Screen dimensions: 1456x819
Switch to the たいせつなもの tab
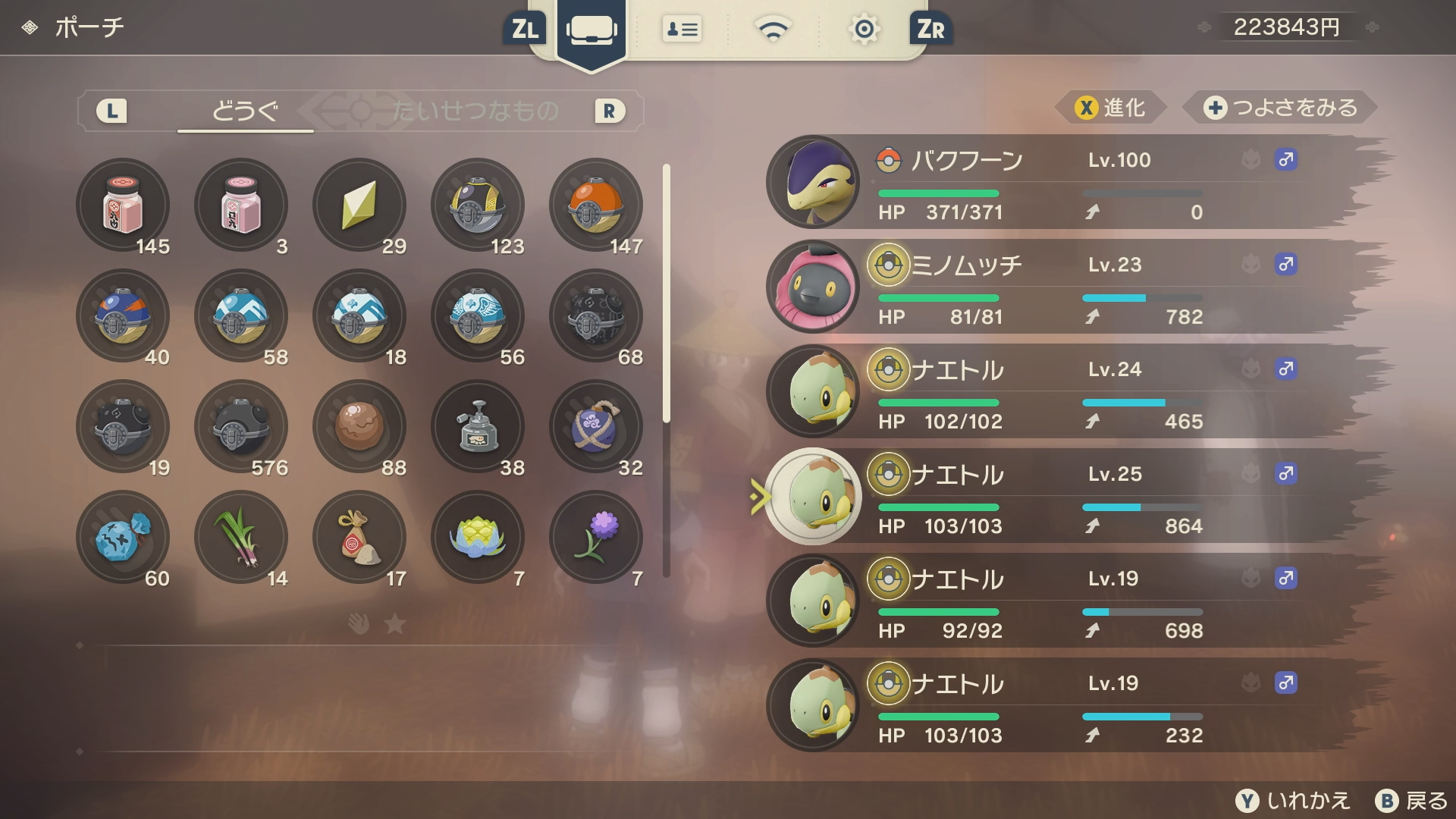[475, 111]
